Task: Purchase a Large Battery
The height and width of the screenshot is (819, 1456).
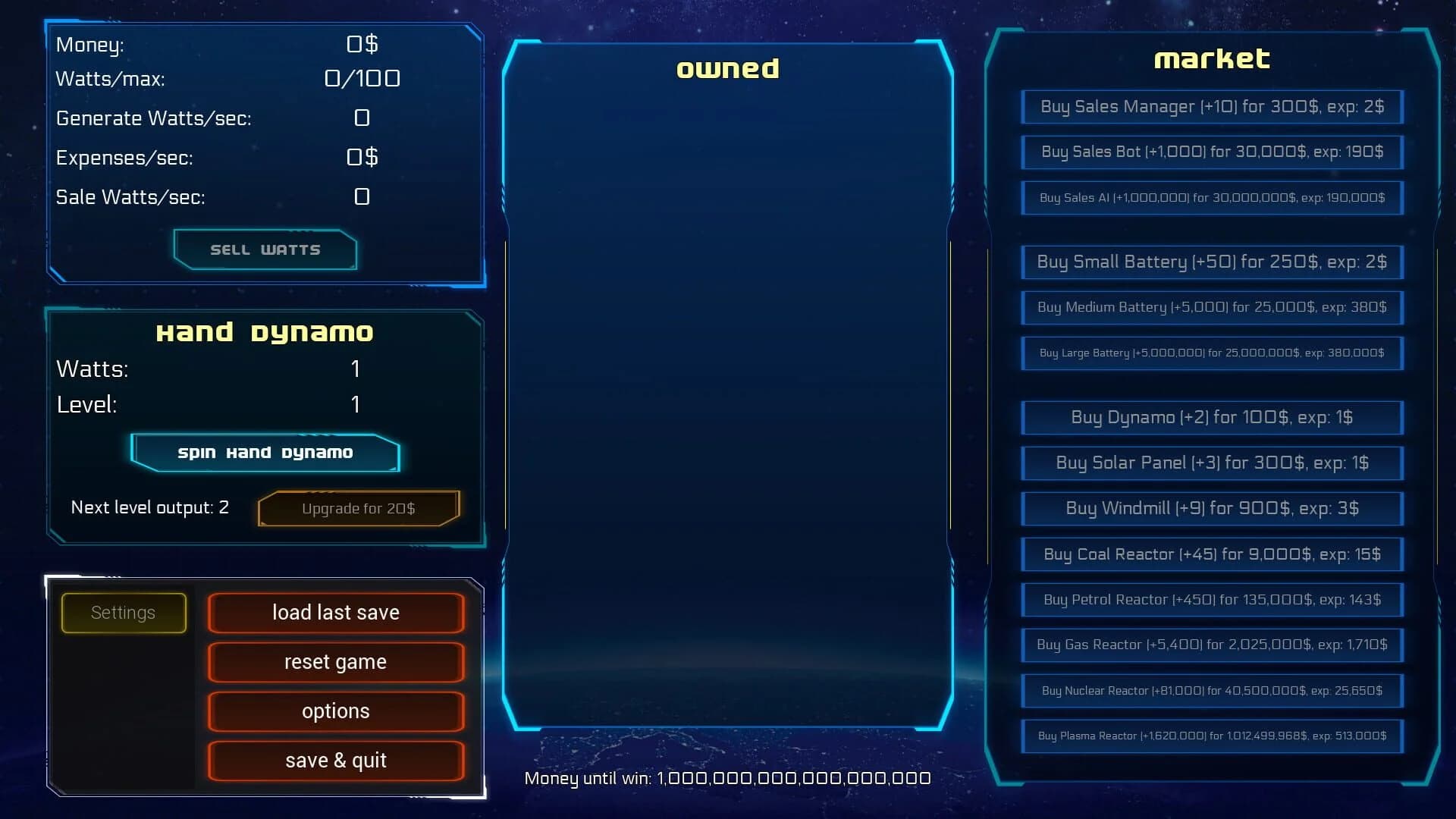Action: tap(1211, 353)
